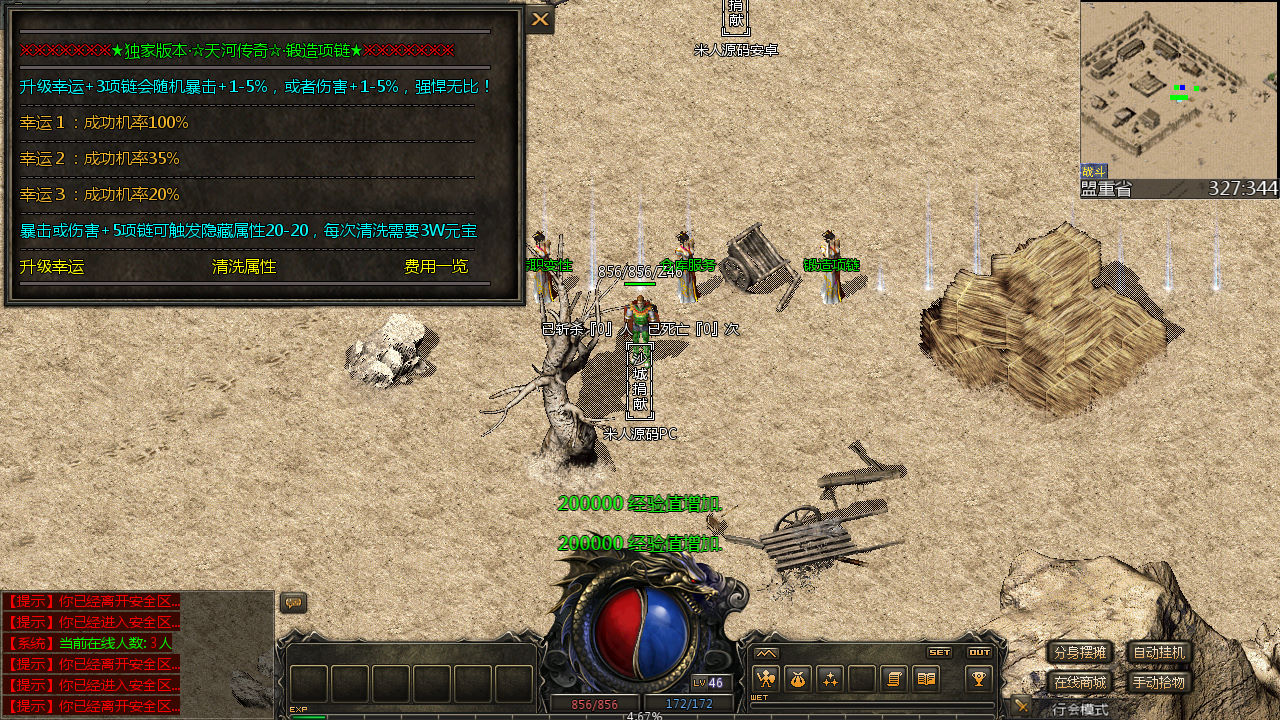This screenshot has width=1280, height=720.
Task: Click the minimap
Action: point(1179,90)
